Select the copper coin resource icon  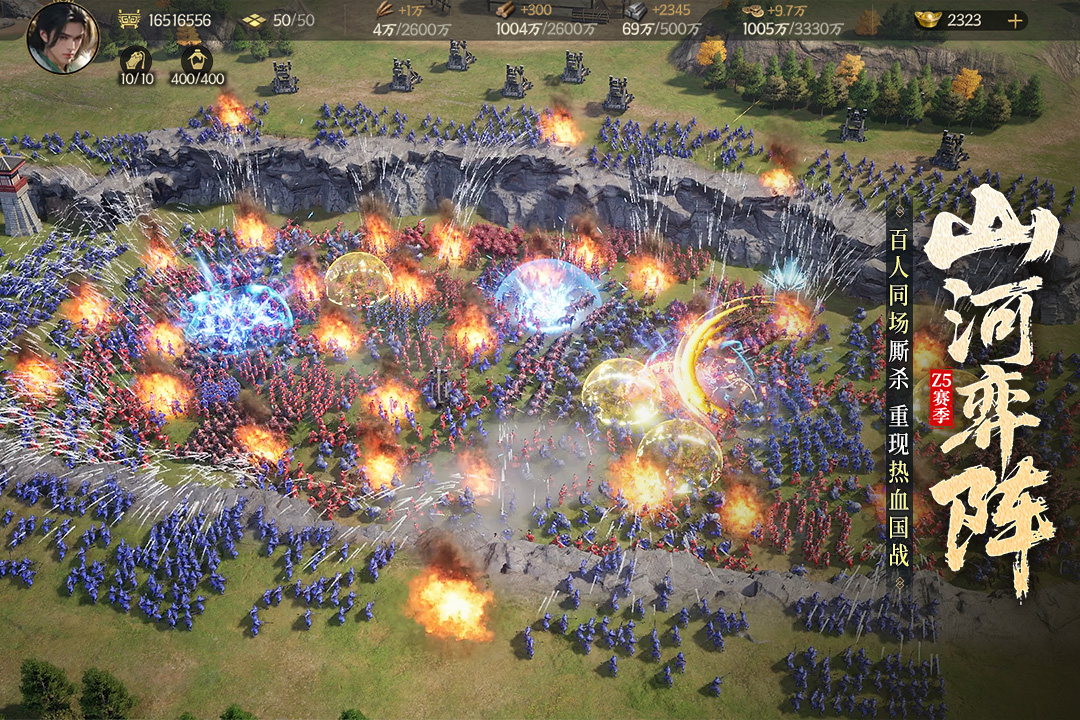[754, 12]
